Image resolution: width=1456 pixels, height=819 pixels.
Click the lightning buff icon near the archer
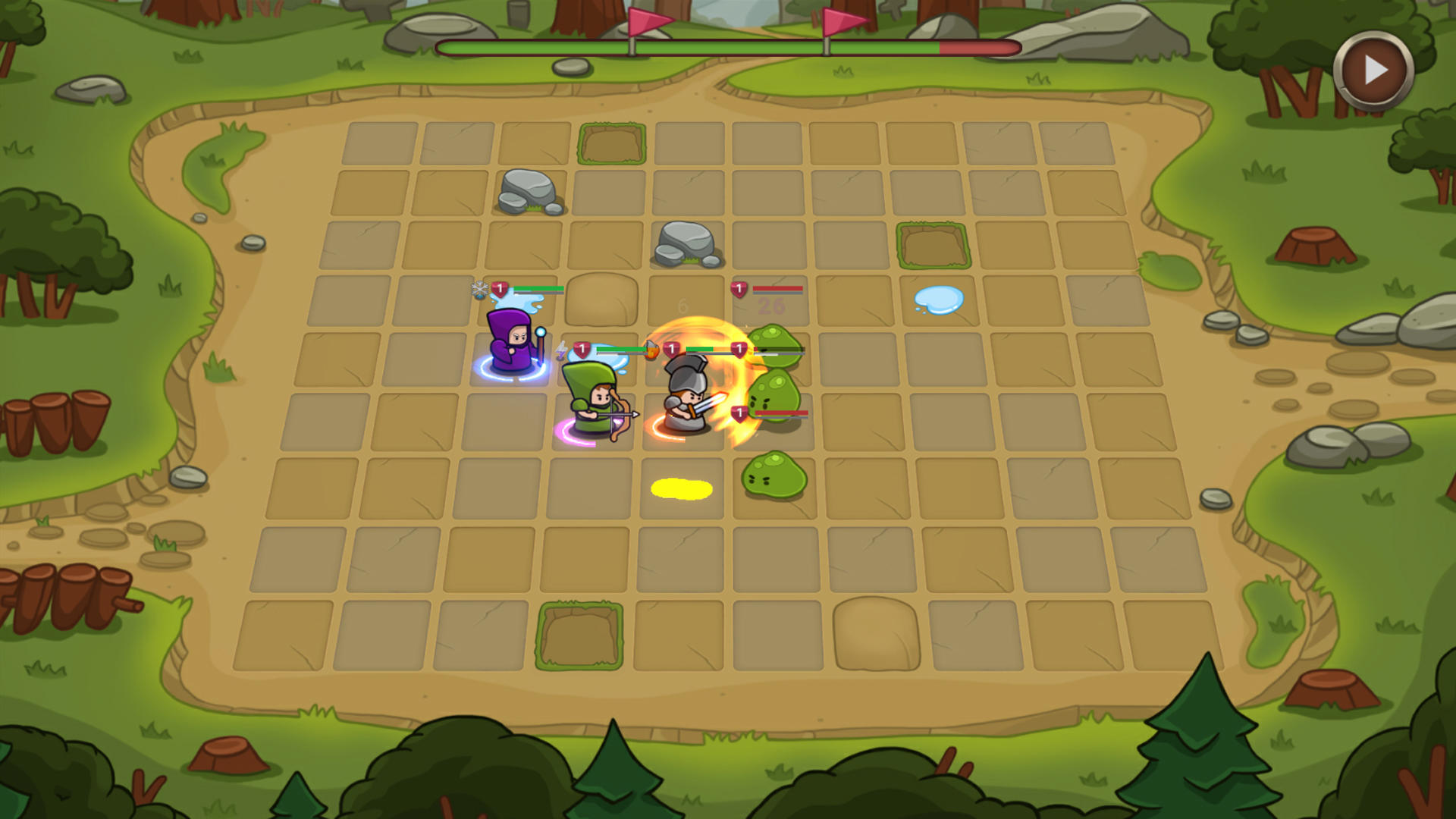561,350
